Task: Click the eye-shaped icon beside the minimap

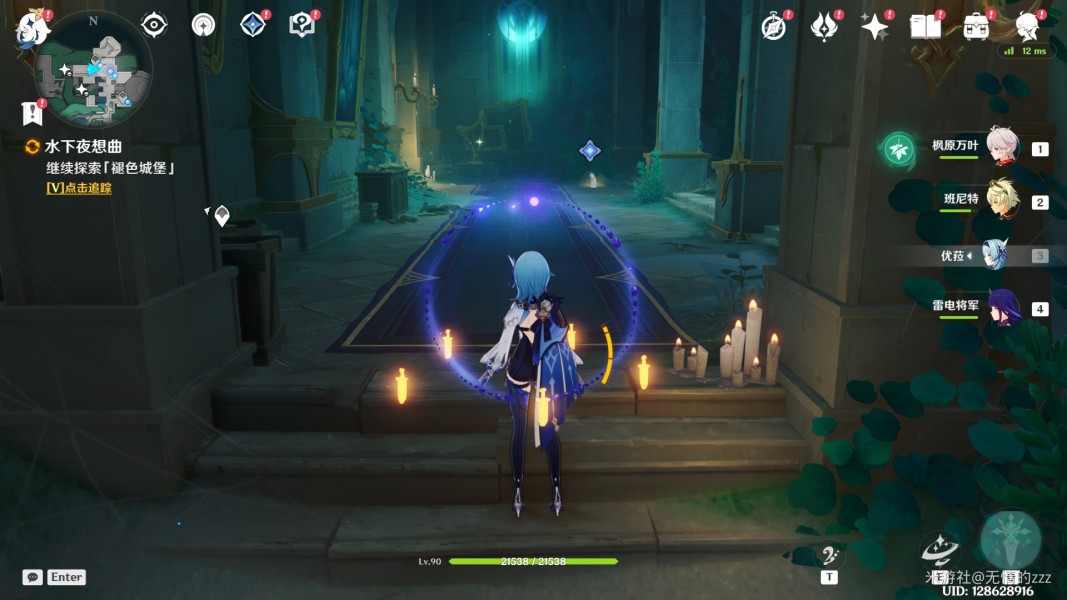Action: pyautogui.click(x=154, y=25)
